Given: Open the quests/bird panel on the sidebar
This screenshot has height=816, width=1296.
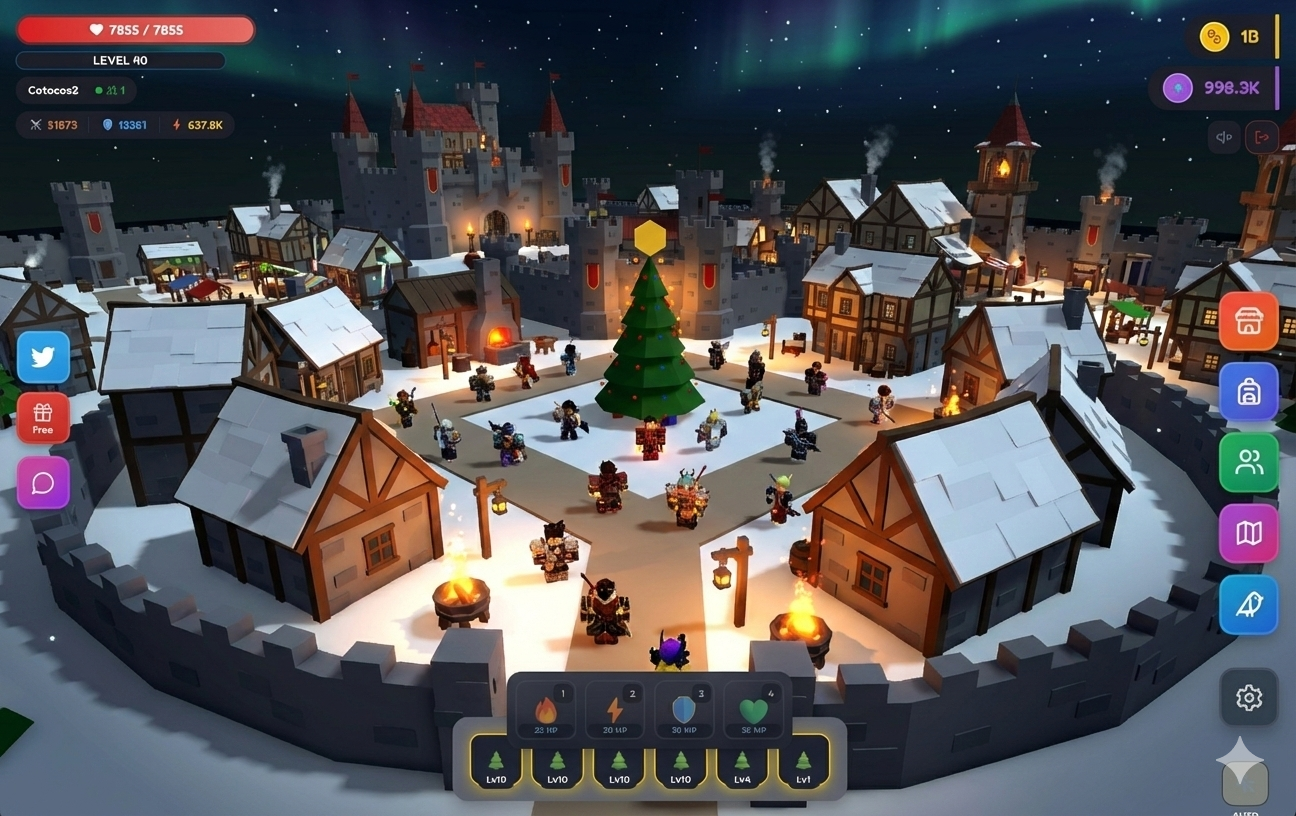Looking at the screenshot, I should coord(1248,604).
